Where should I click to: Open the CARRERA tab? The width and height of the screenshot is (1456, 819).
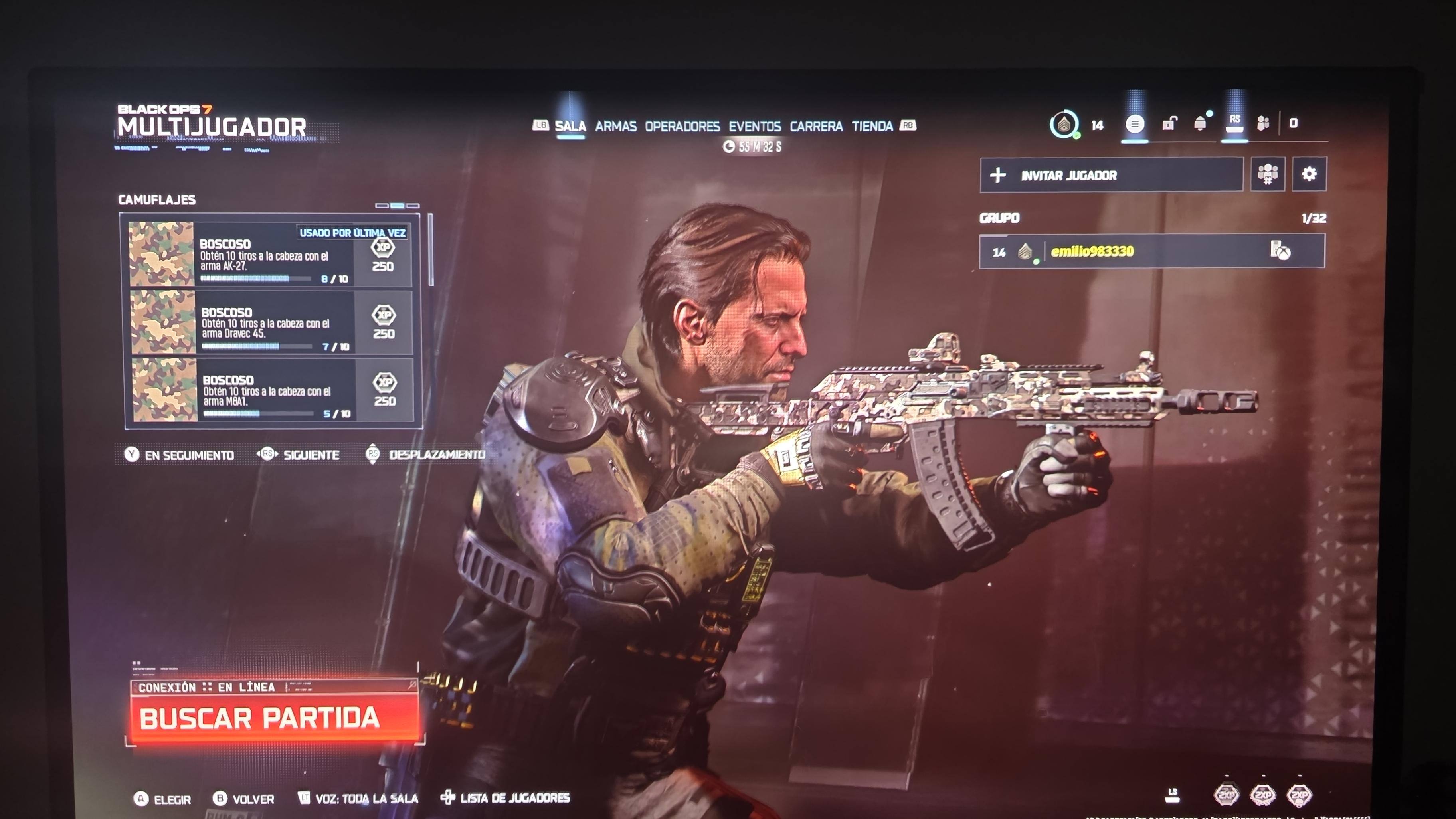pos(816,126)
